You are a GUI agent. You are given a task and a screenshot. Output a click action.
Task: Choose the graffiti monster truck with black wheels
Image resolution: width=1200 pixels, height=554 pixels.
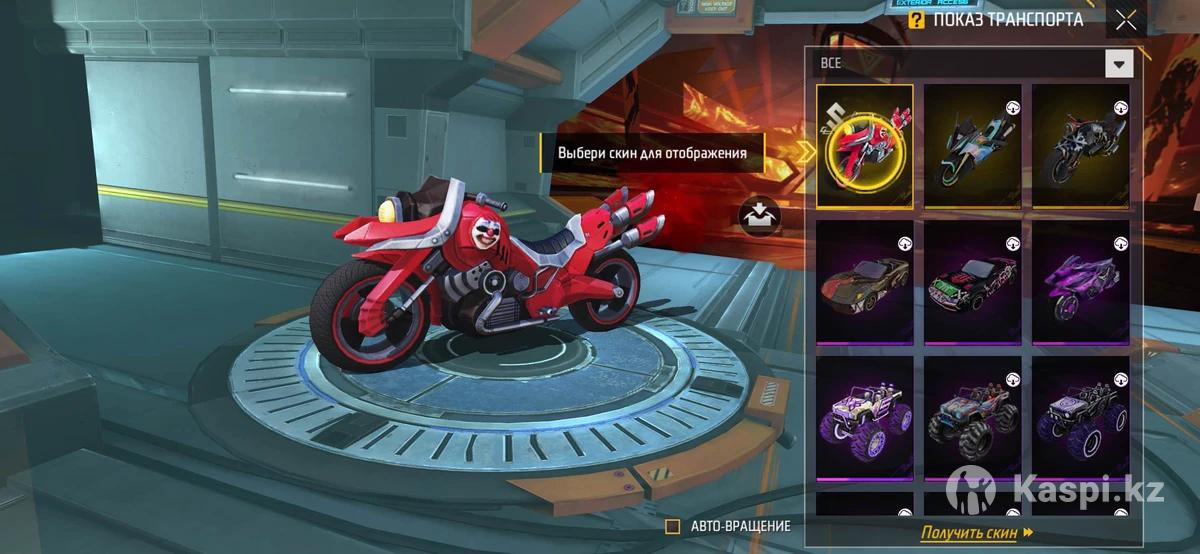click(x=973, y=419)
